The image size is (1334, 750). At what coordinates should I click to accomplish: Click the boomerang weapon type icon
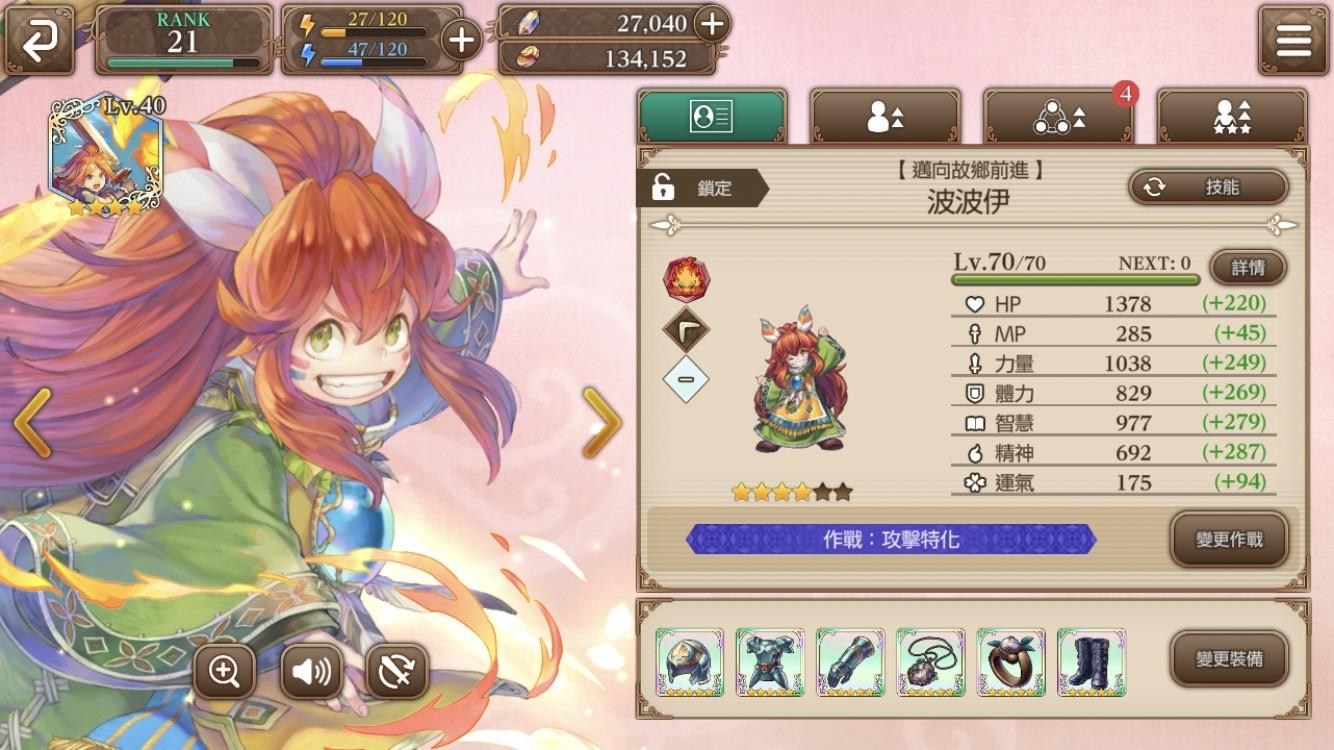coord(687,329)
